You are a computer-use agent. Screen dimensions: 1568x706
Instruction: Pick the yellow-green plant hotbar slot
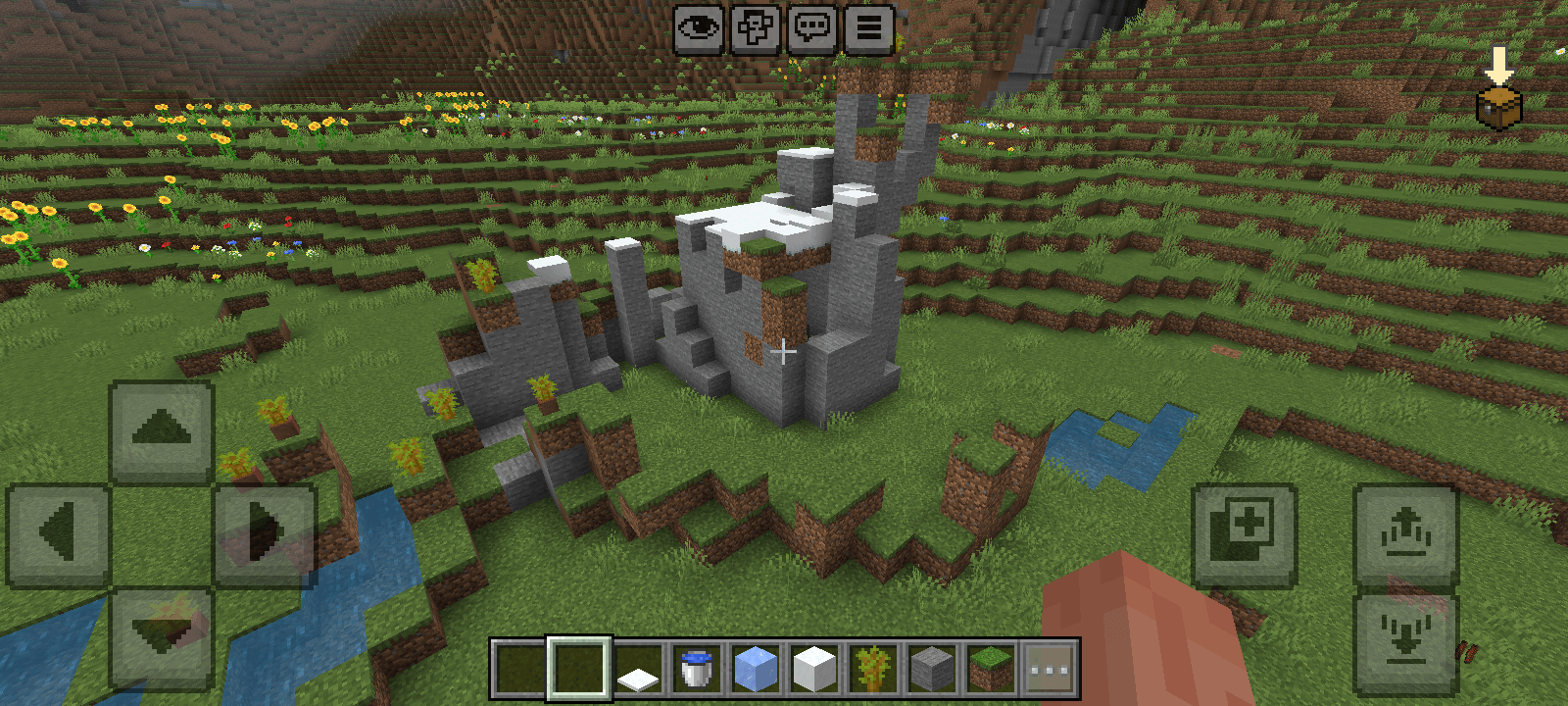(873, 669)
